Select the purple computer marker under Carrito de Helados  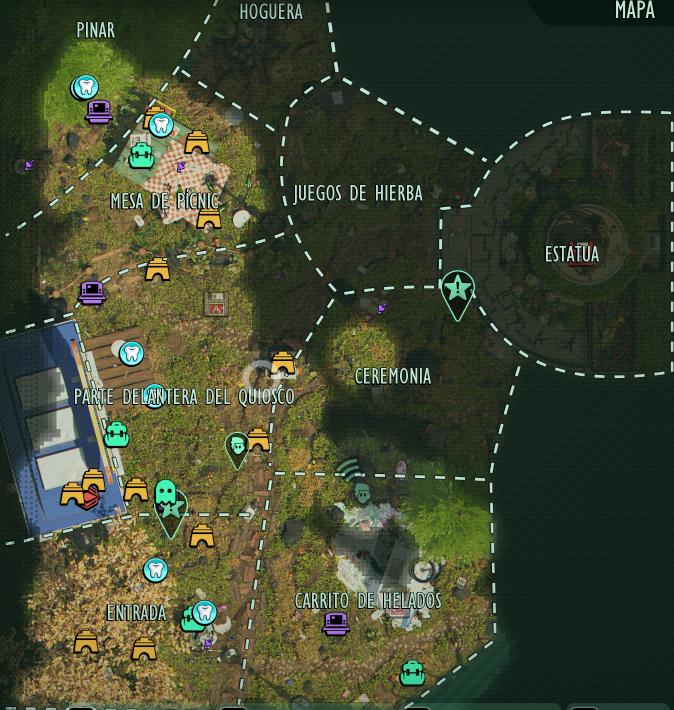pos(336,624)
